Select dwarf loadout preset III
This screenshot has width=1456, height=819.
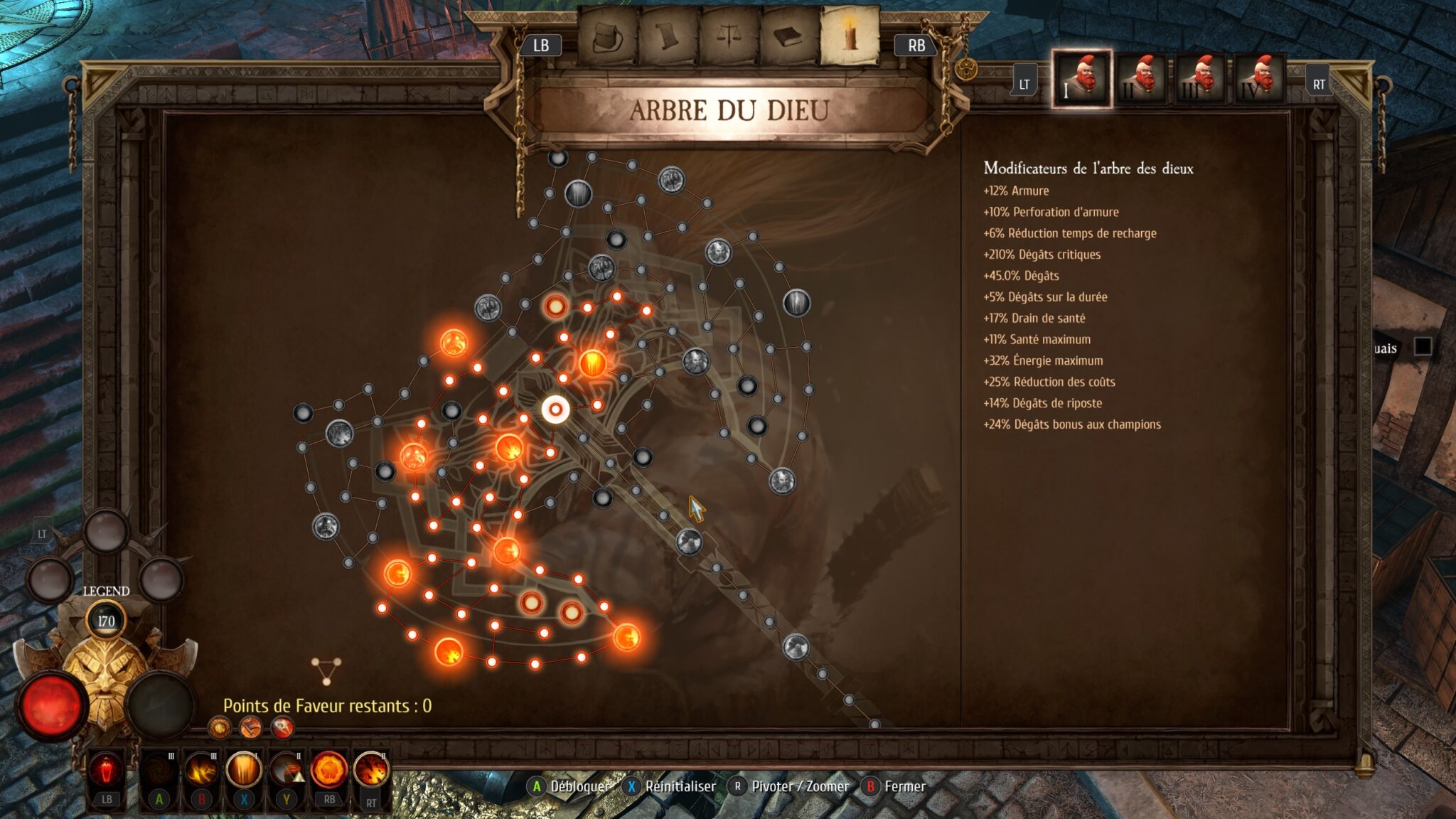pyautogui.click(x=1200, y=79)
